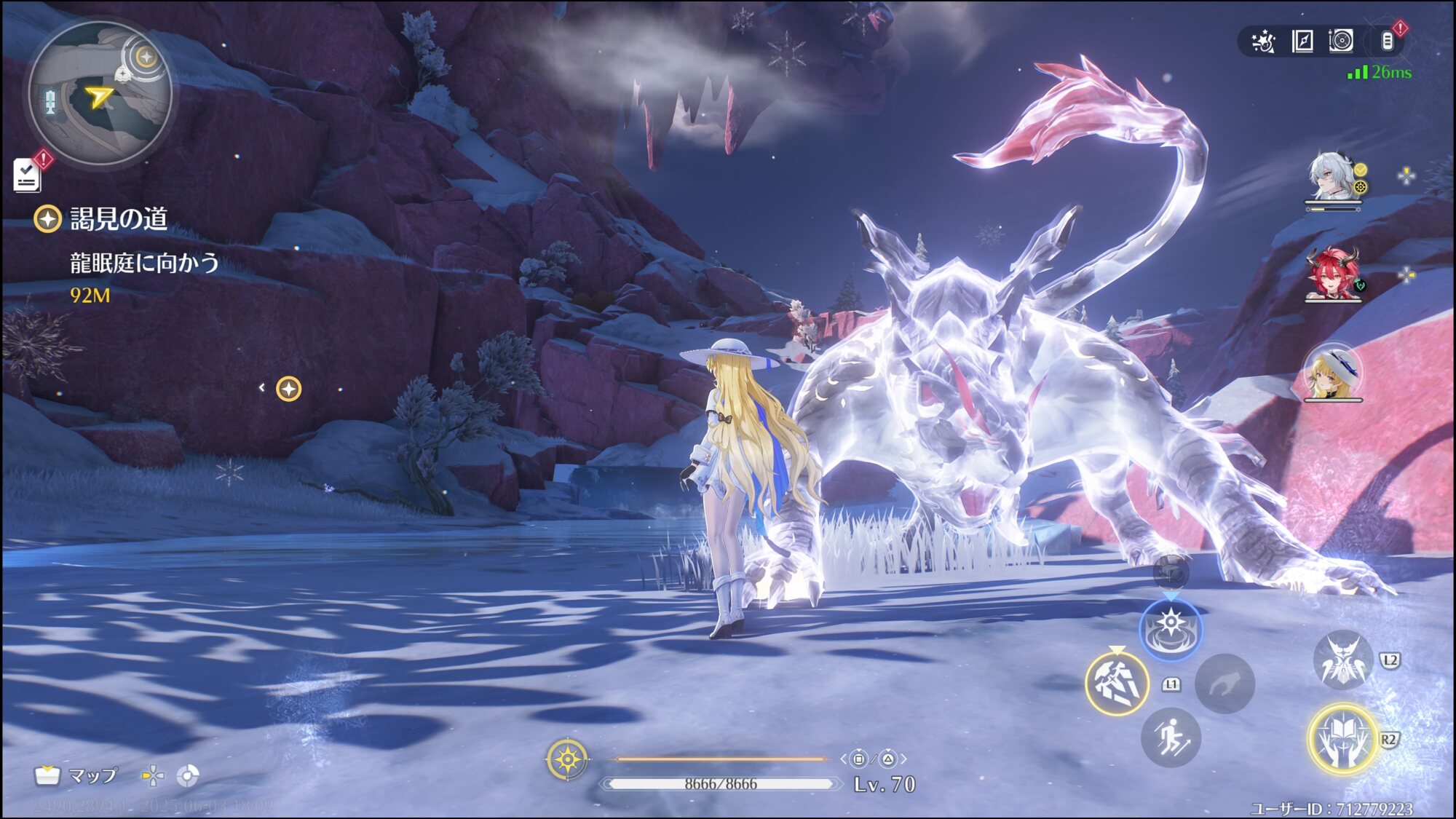Open the terminal menu icon with alert
The width and height of the screenshot is (1456, 819).
(x=1388, y=41)
